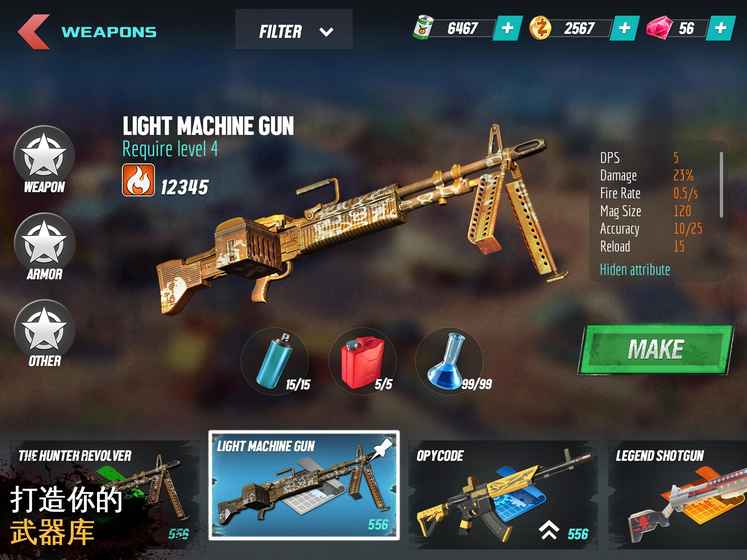Viewport: 747px width, 560px height.
Task: Choose the Light Machine Gun card
Action: (304, 486)
